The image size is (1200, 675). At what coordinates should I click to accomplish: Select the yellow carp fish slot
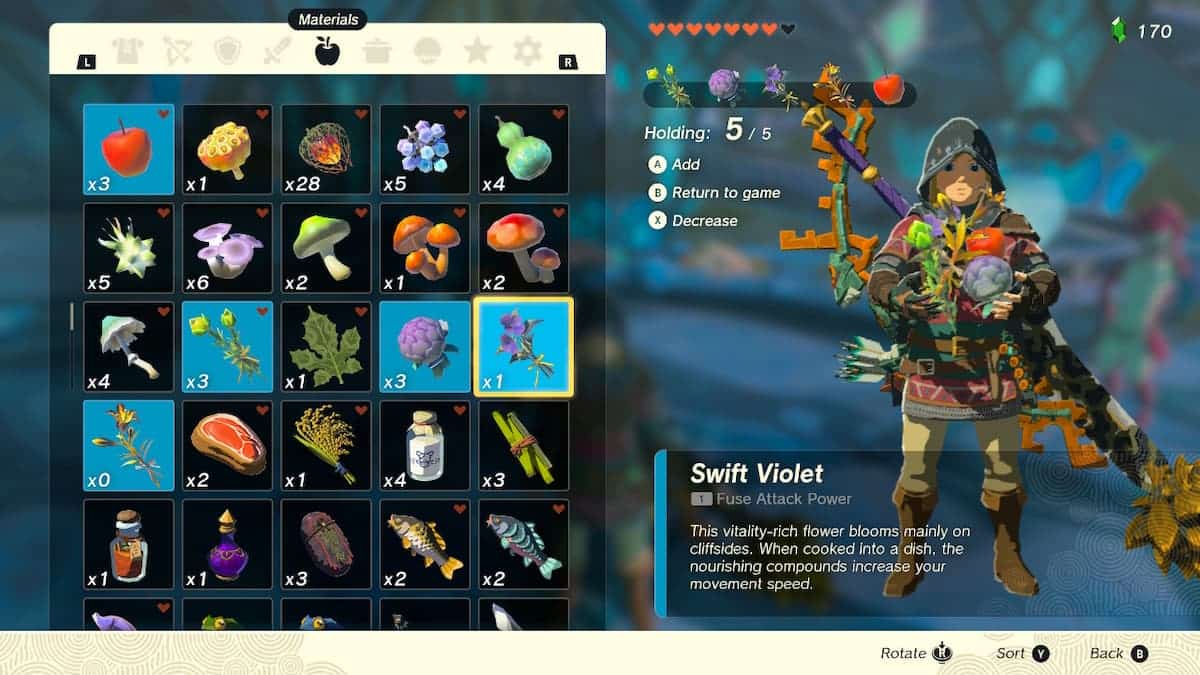425,544
